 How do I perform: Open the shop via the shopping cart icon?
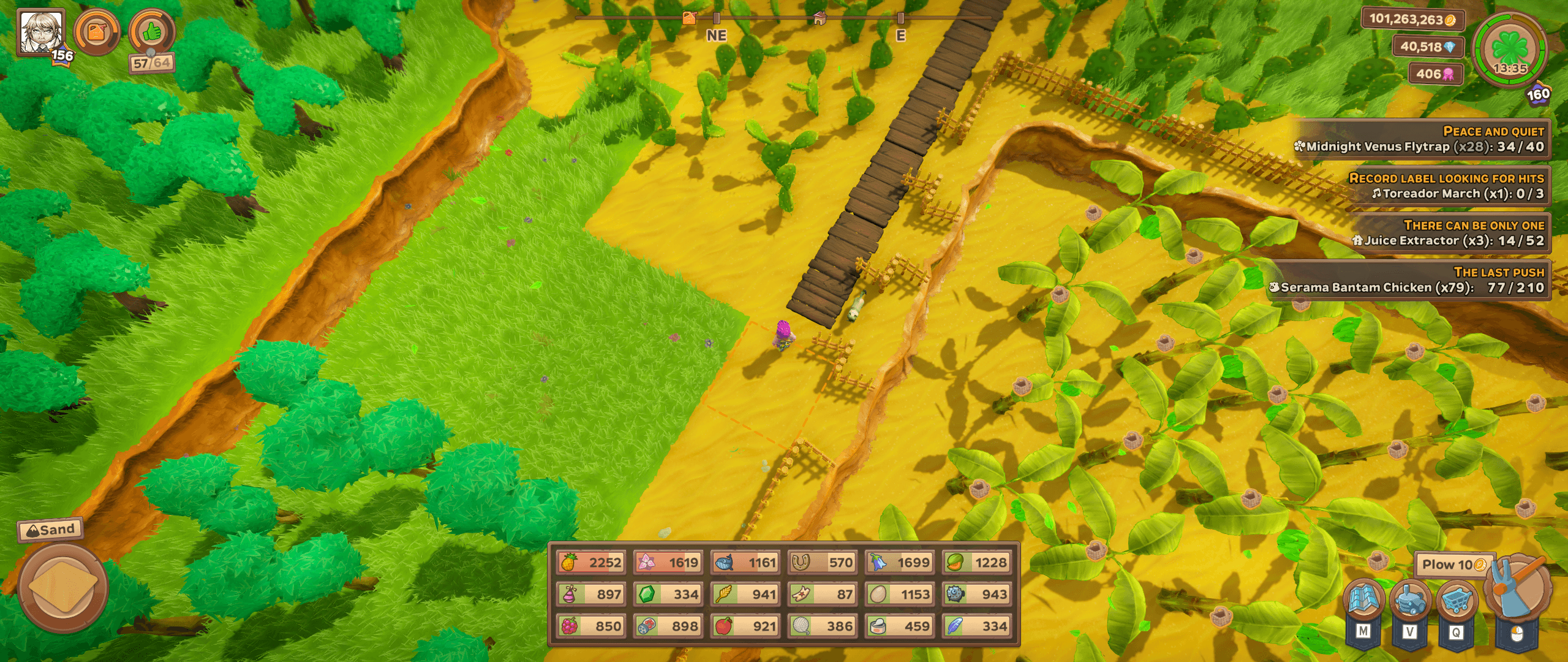click(1457, 600)
